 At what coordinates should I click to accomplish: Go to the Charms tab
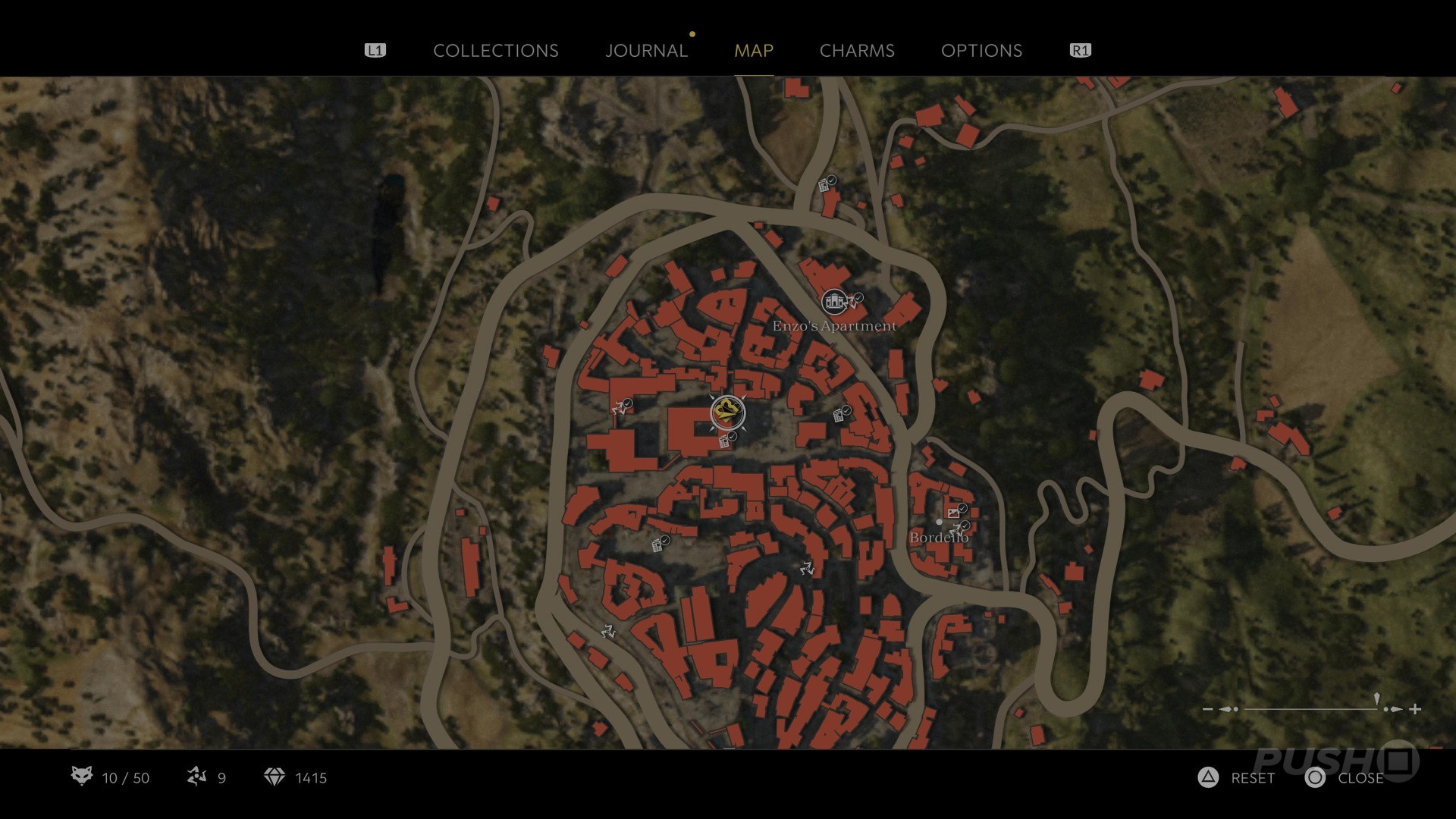point(857,51)
